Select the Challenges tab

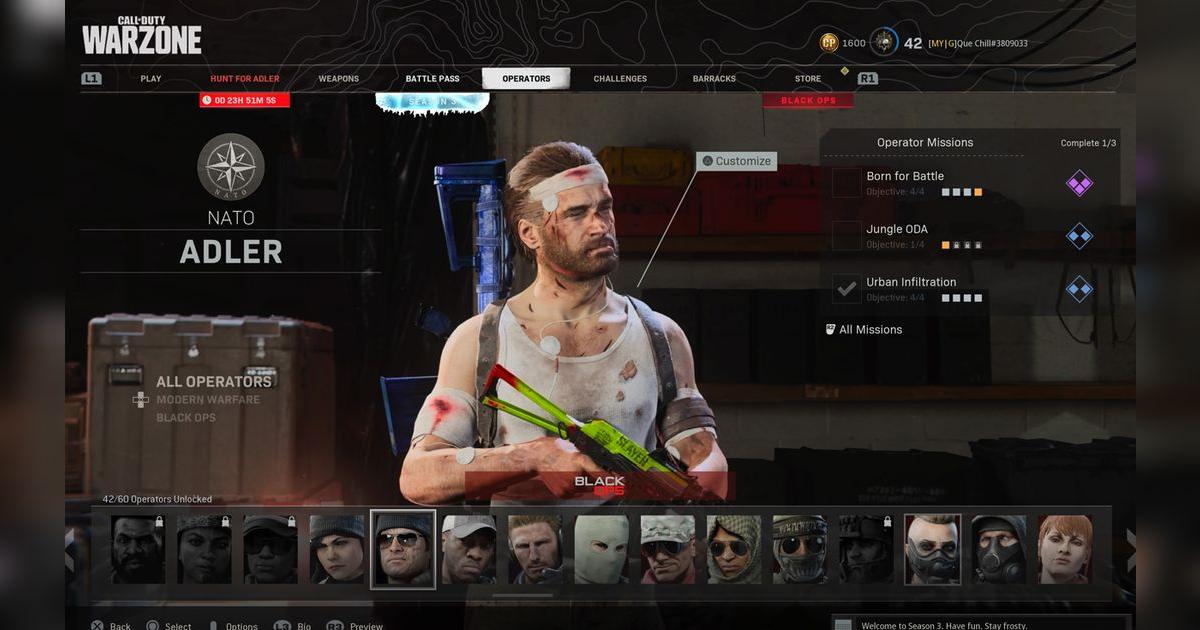(x=620, y=79)
